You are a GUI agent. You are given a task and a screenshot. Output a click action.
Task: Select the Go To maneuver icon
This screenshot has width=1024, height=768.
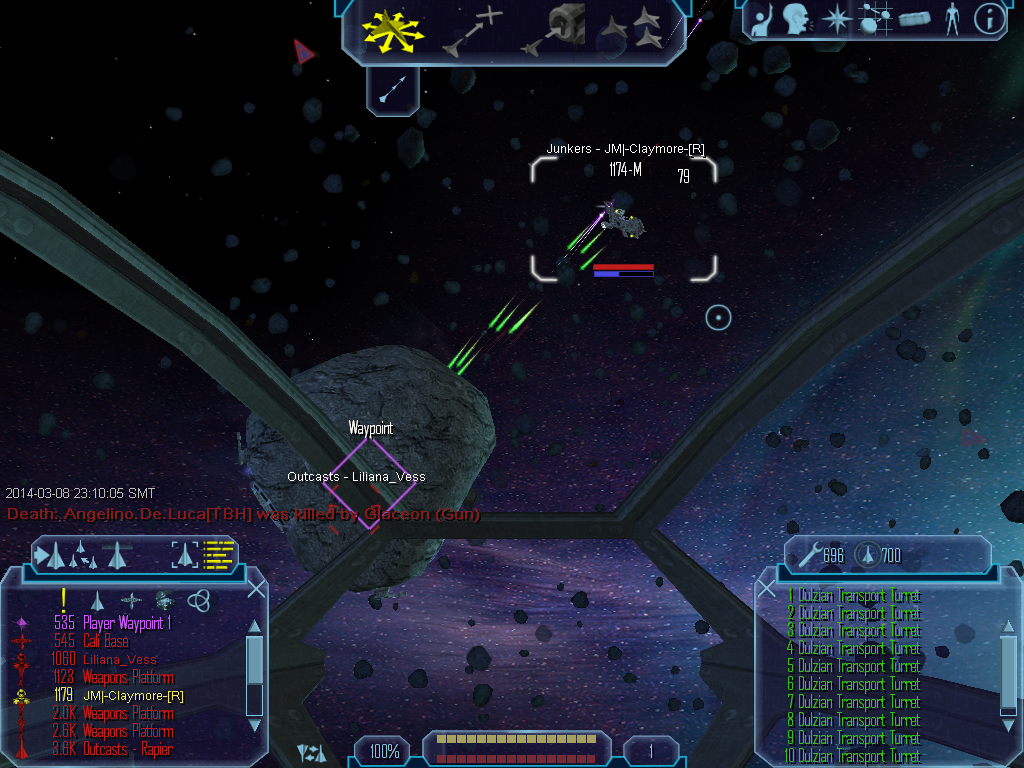pyautogui.click(x=475, y=31)
